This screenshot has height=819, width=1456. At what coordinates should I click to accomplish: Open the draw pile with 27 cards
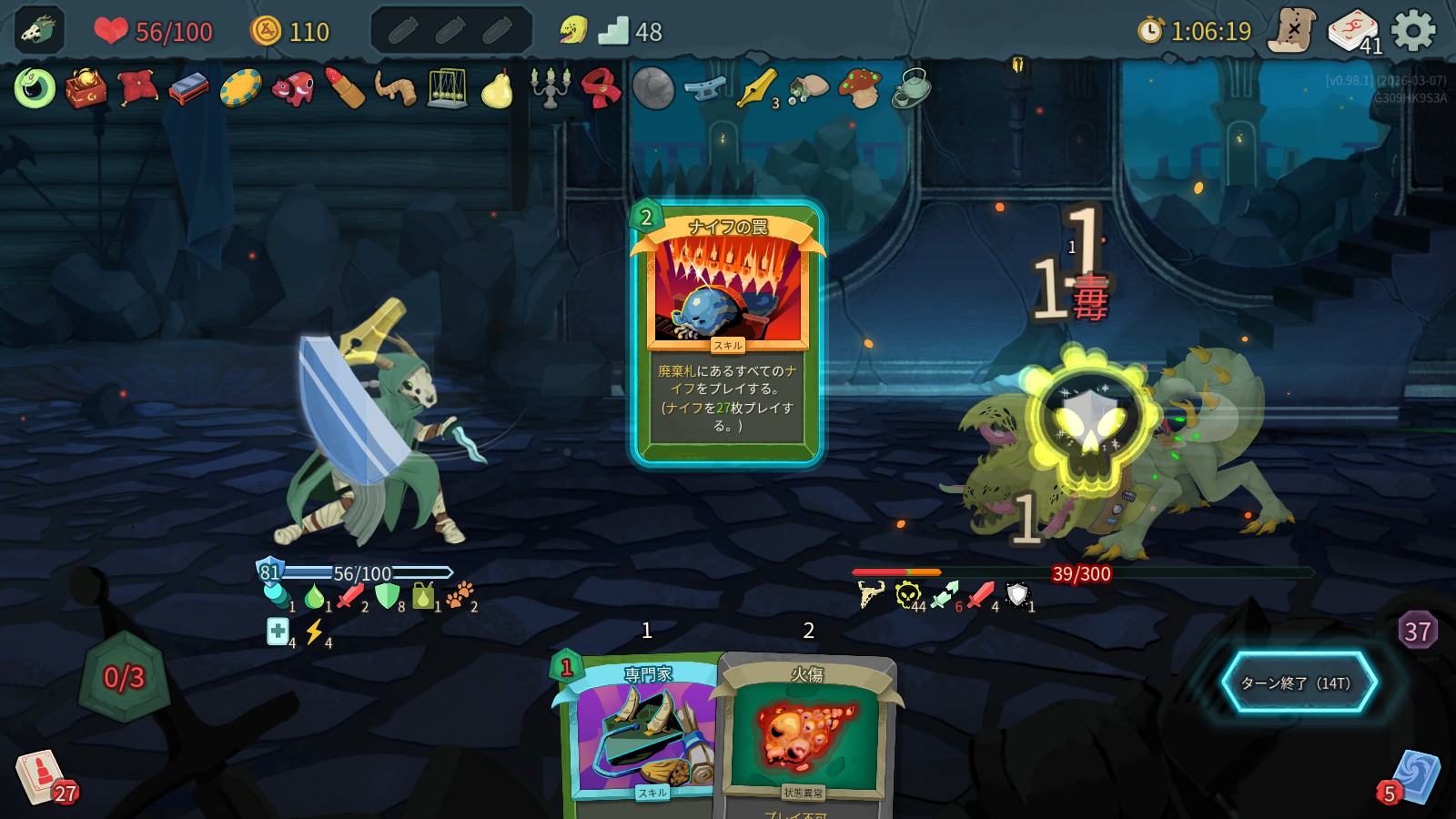[42, 776]
